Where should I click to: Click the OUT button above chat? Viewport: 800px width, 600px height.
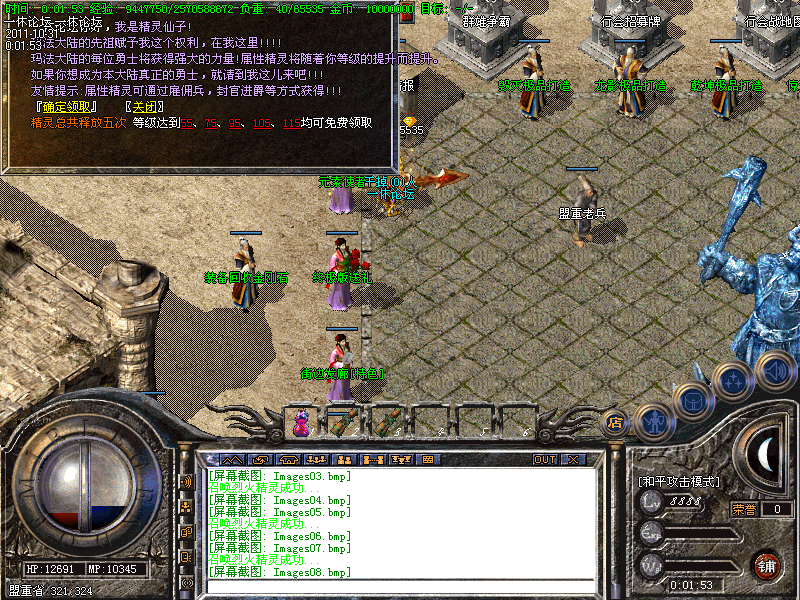click(544, 460)
